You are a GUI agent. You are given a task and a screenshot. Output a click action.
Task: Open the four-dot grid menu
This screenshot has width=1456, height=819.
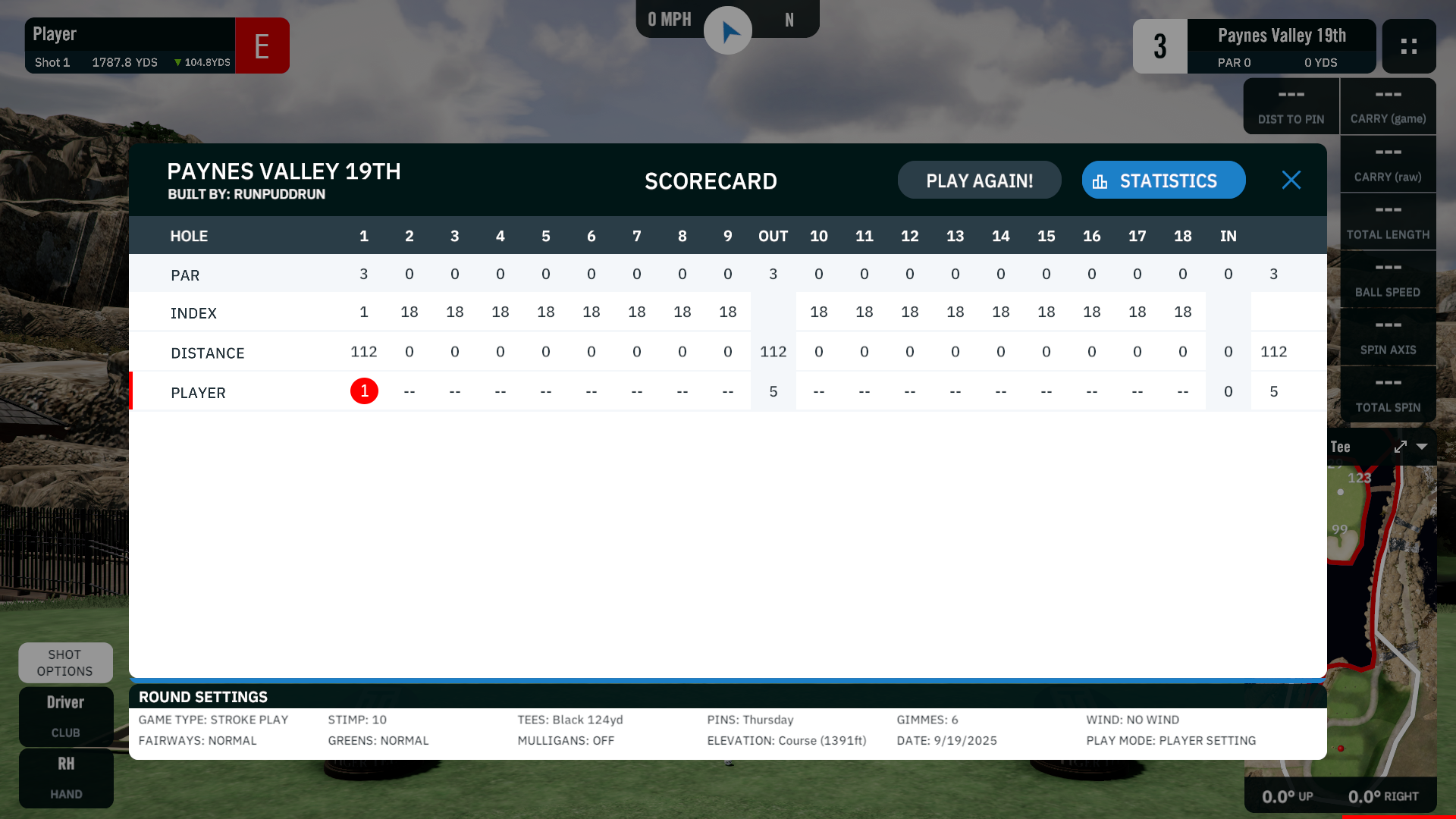coord(1408,46)
